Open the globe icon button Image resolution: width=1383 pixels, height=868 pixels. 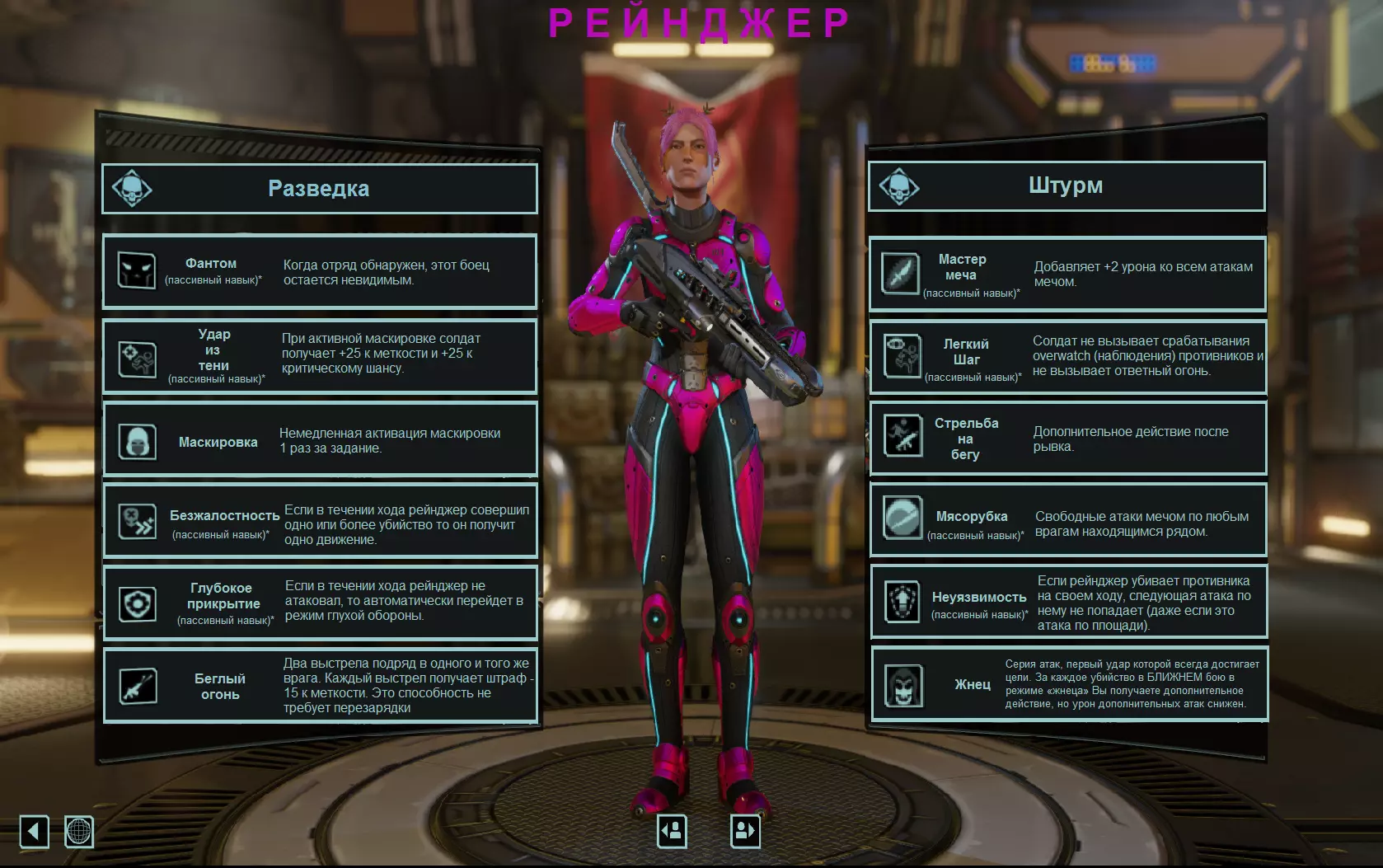[x=79, y=831]
